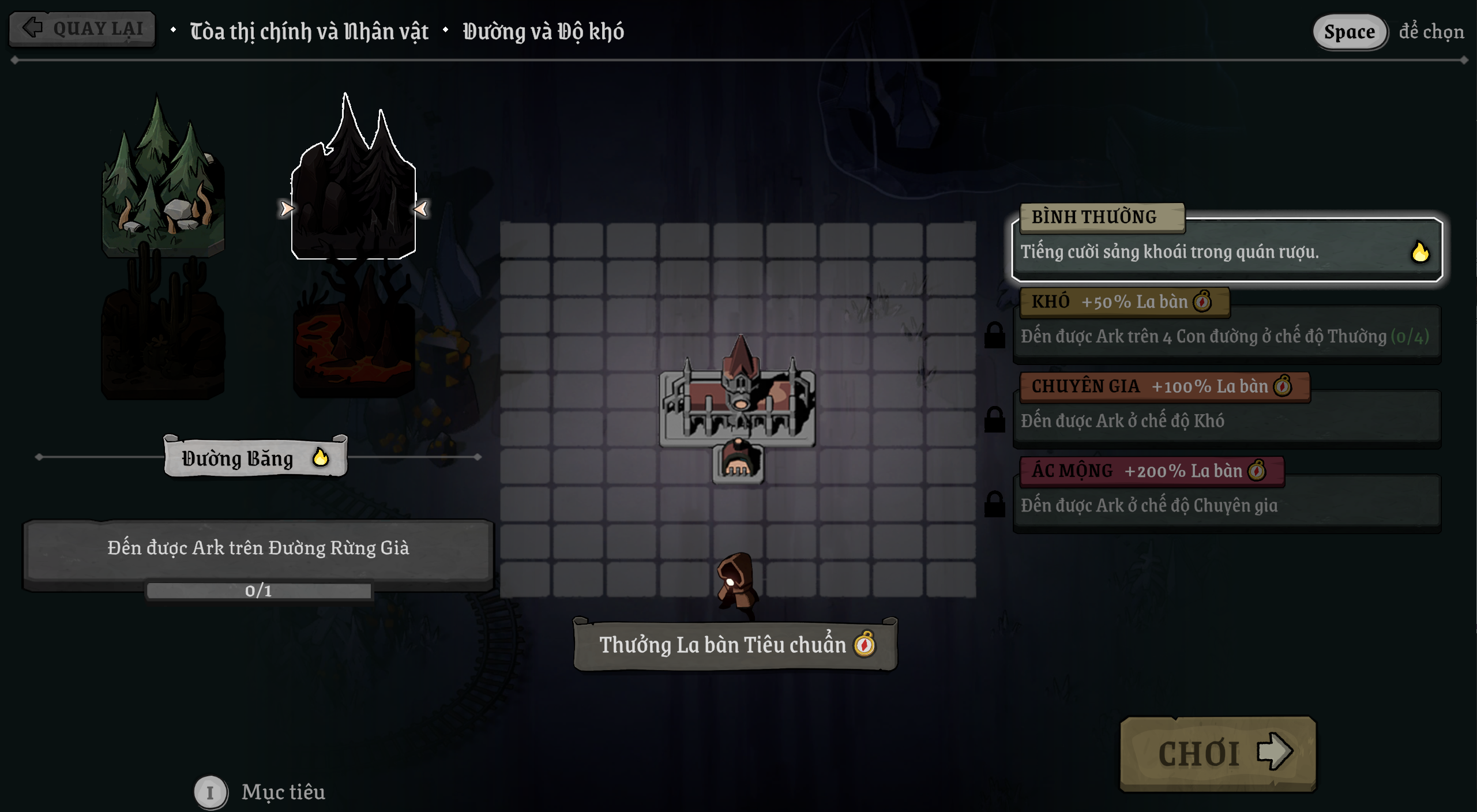Choose the lava volcano road tile

(x=353, y=340)
